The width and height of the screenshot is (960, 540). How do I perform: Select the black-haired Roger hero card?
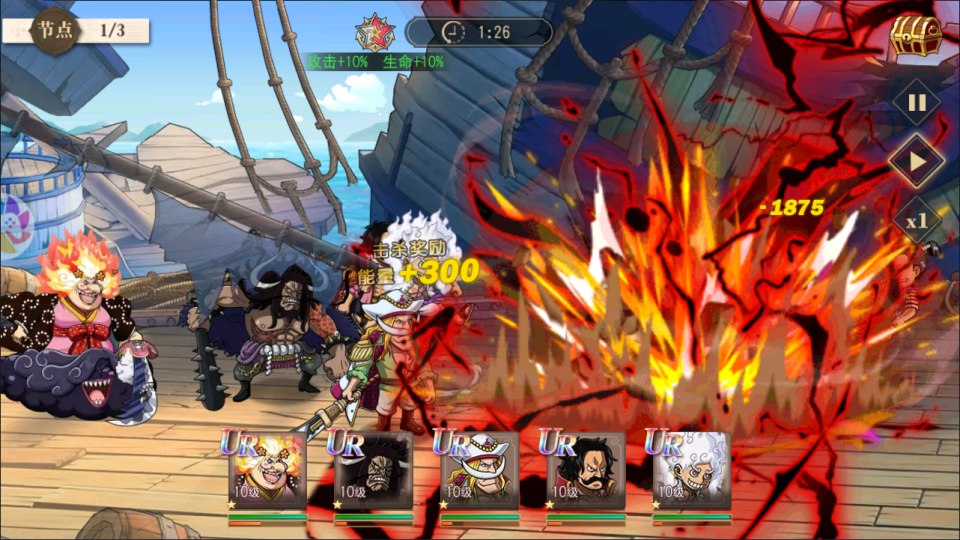click(x=585, y=470)
